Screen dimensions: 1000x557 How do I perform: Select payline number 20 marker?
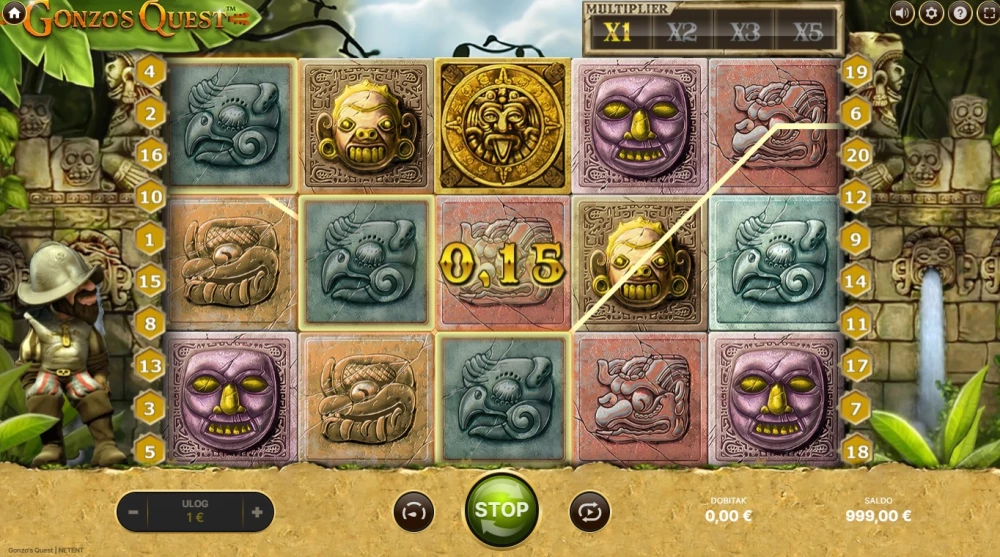(856, 155)
